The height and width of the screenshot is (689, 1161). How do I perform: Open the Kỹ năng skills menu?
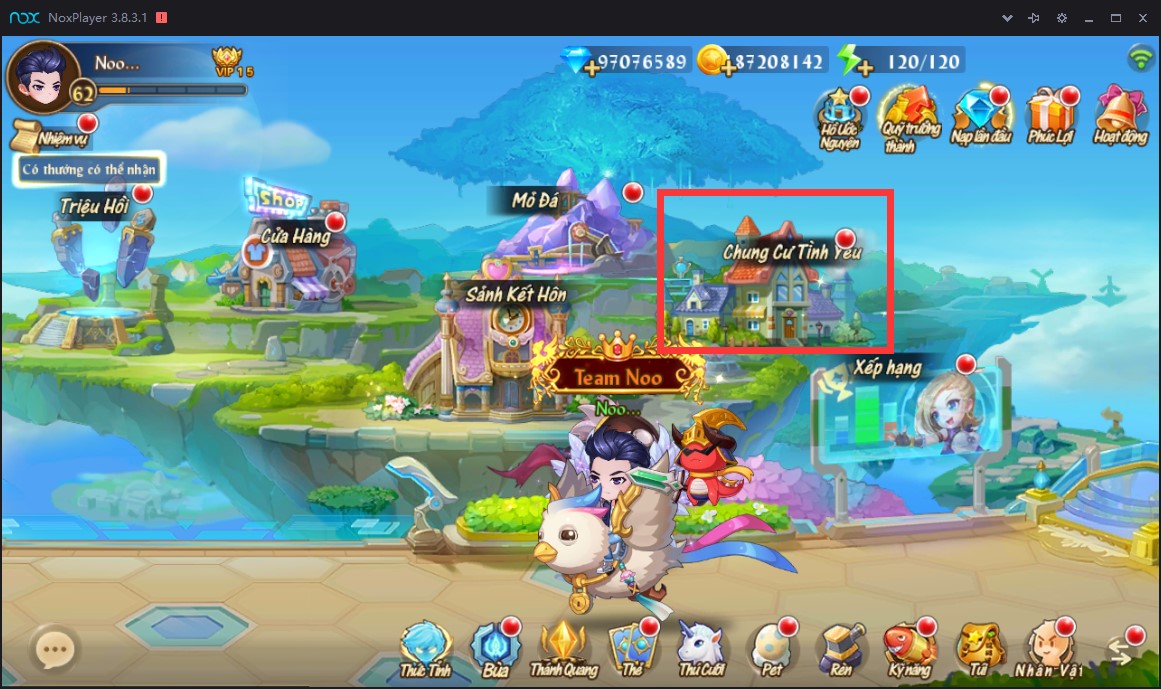(x=907, y=648)
